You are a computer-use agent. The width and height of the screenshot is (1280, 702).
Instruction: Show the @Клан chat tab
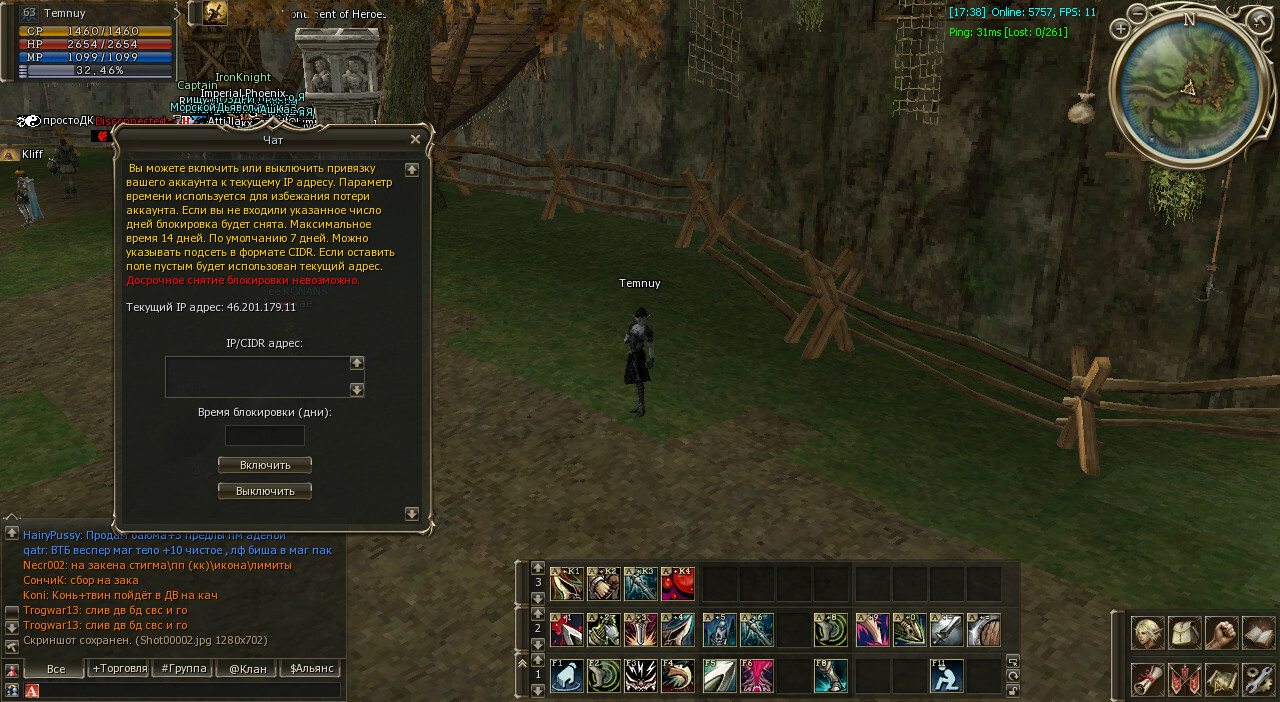coord(246,668)
